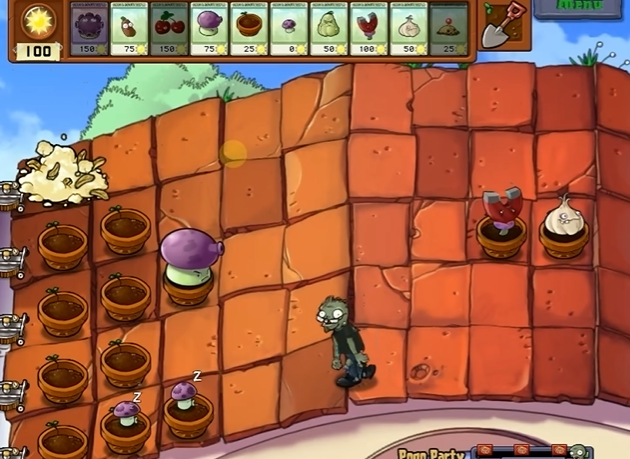
Task: Select the Squash seed packet
Action: (330, 27)
